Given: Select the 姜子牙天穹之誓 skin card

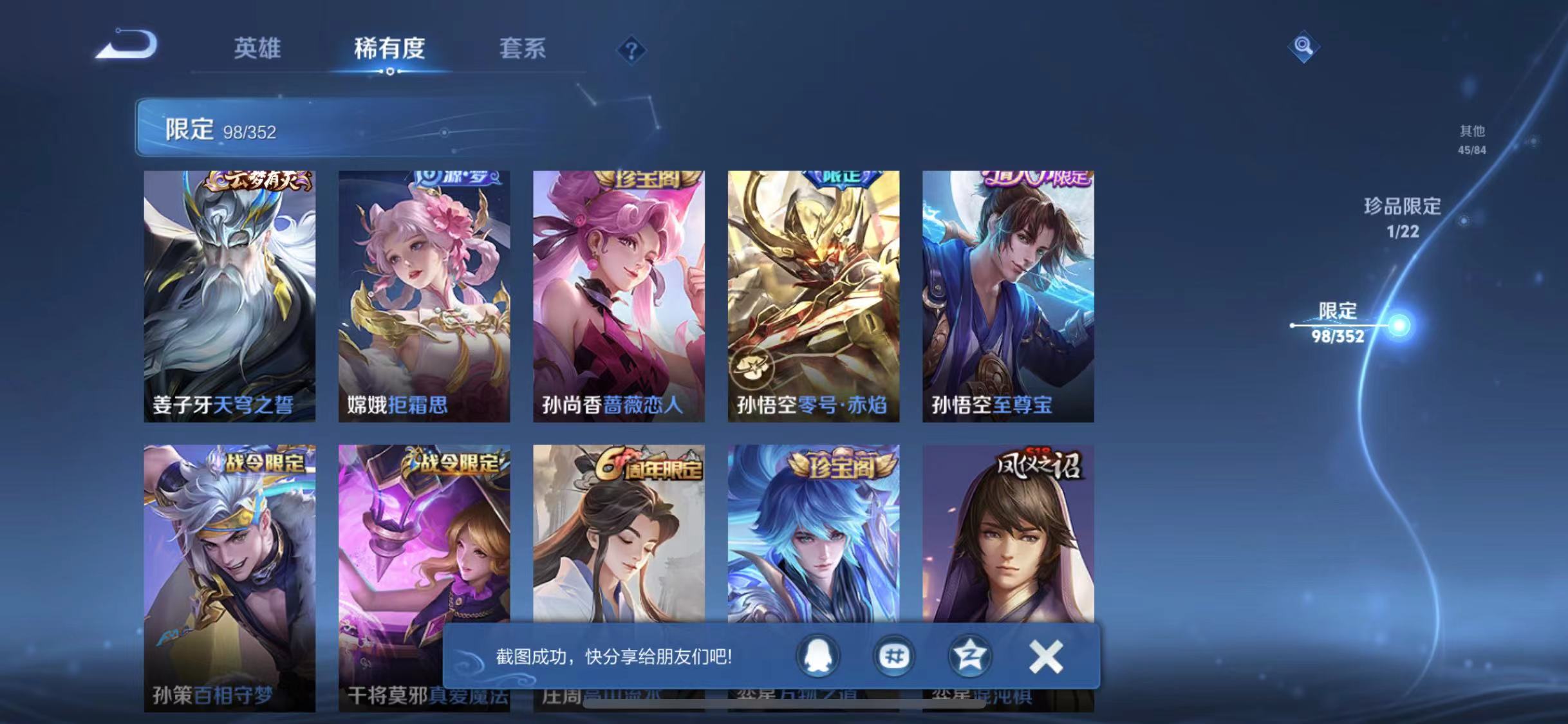Looking at the screenshot, I should tap(229, 293).
